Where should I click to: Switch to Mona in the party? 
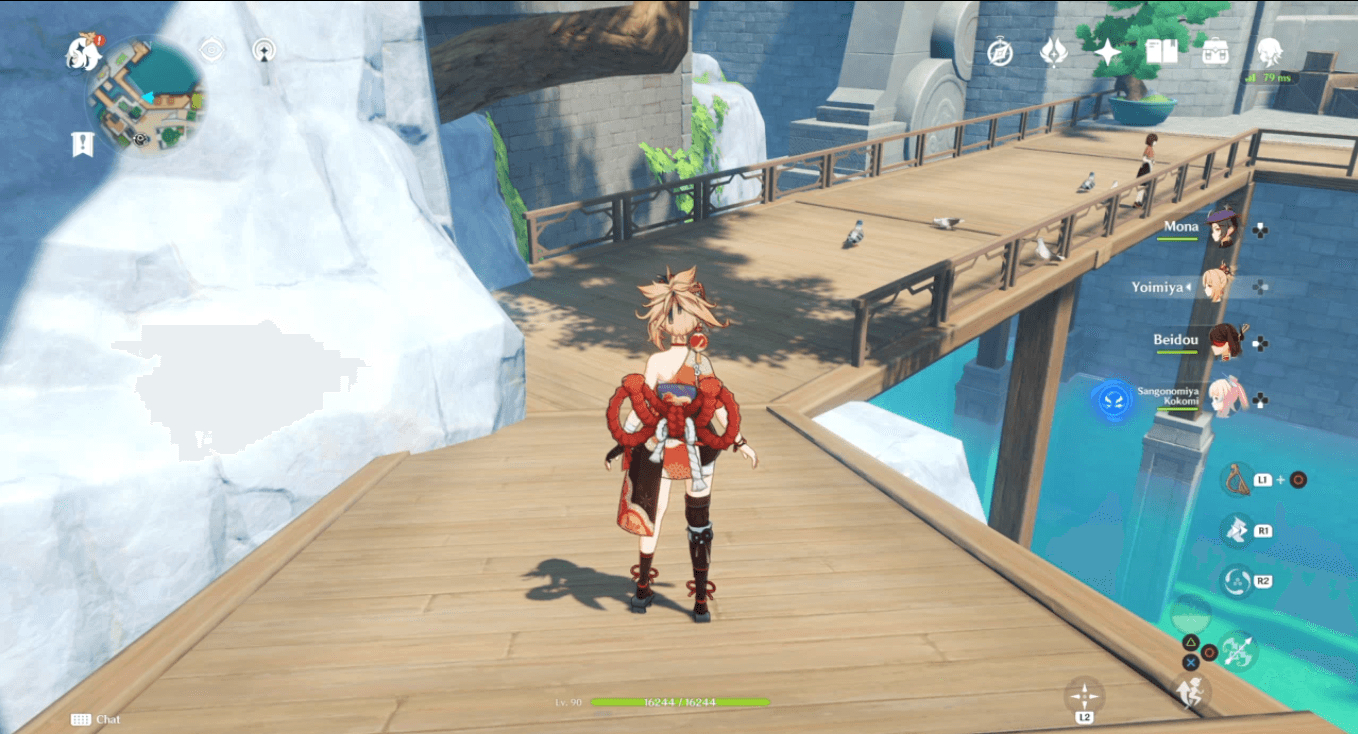(1222, 228)
